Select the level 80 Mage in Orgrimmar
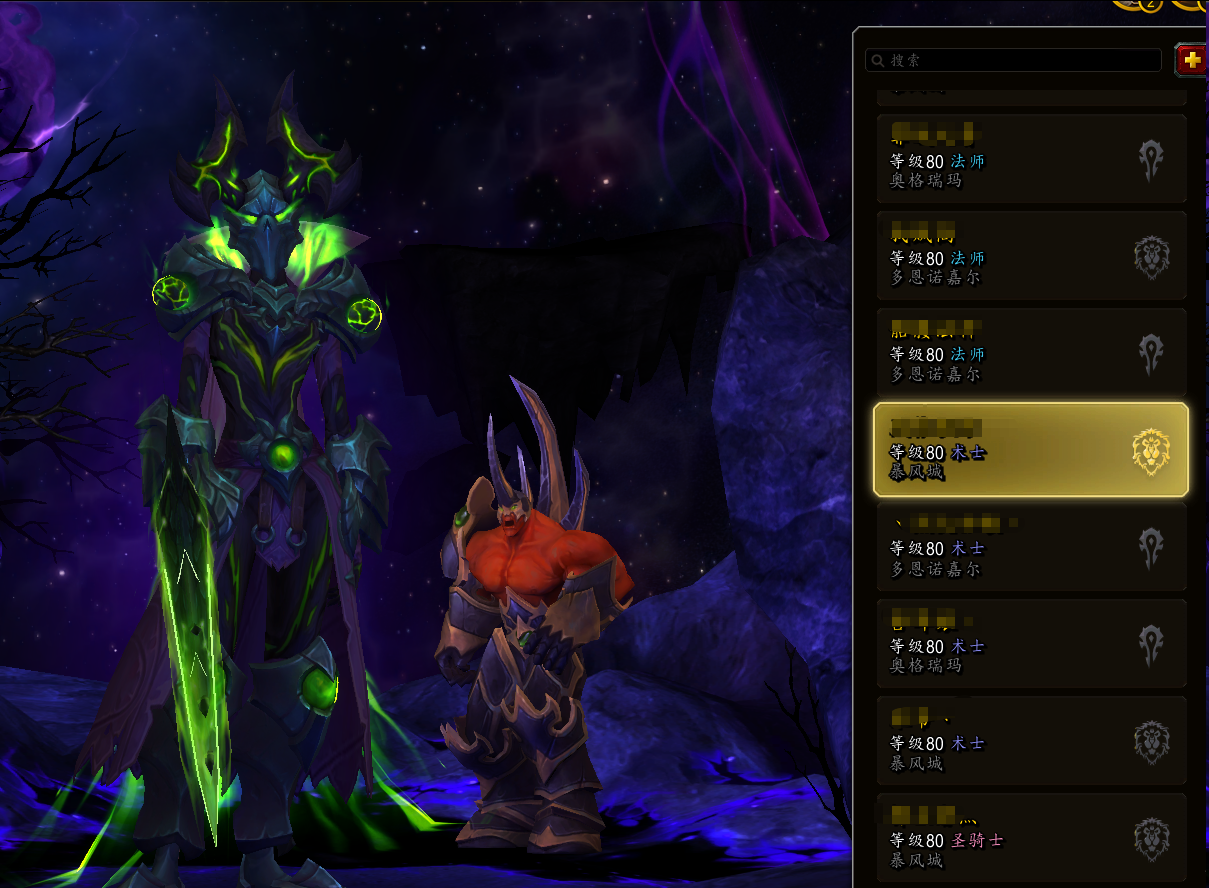The height and width of the screenshot is (888, 1209). [1031, 159]
